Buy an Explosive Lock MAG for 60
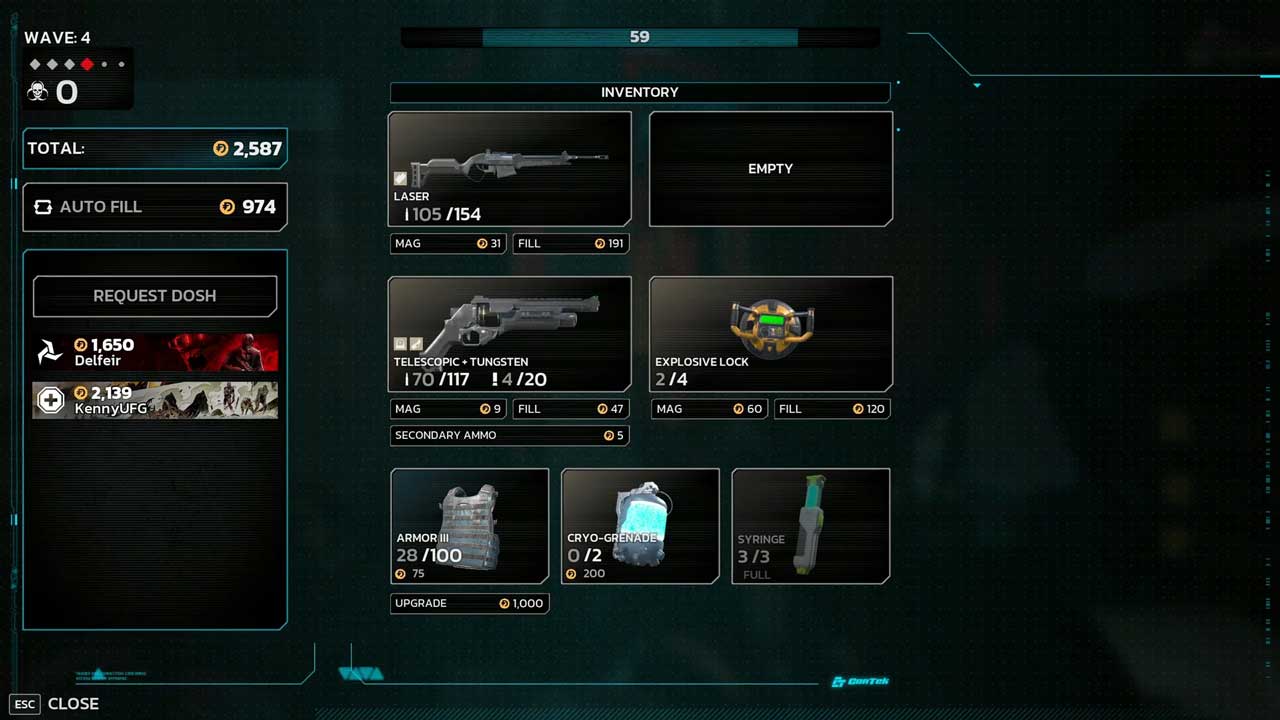The width and height of the screenshot is (1280, 720). pyautogui.click(x=709, y=409)
